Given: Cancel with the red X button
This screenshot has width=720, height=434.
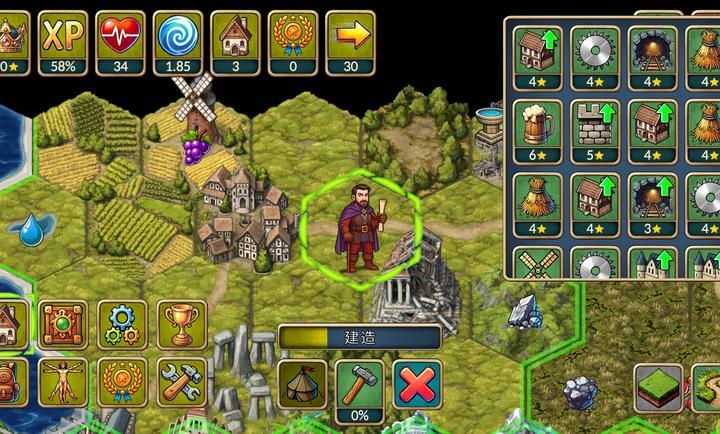Looking at the screenshot, I should click(x=418, y=383).
